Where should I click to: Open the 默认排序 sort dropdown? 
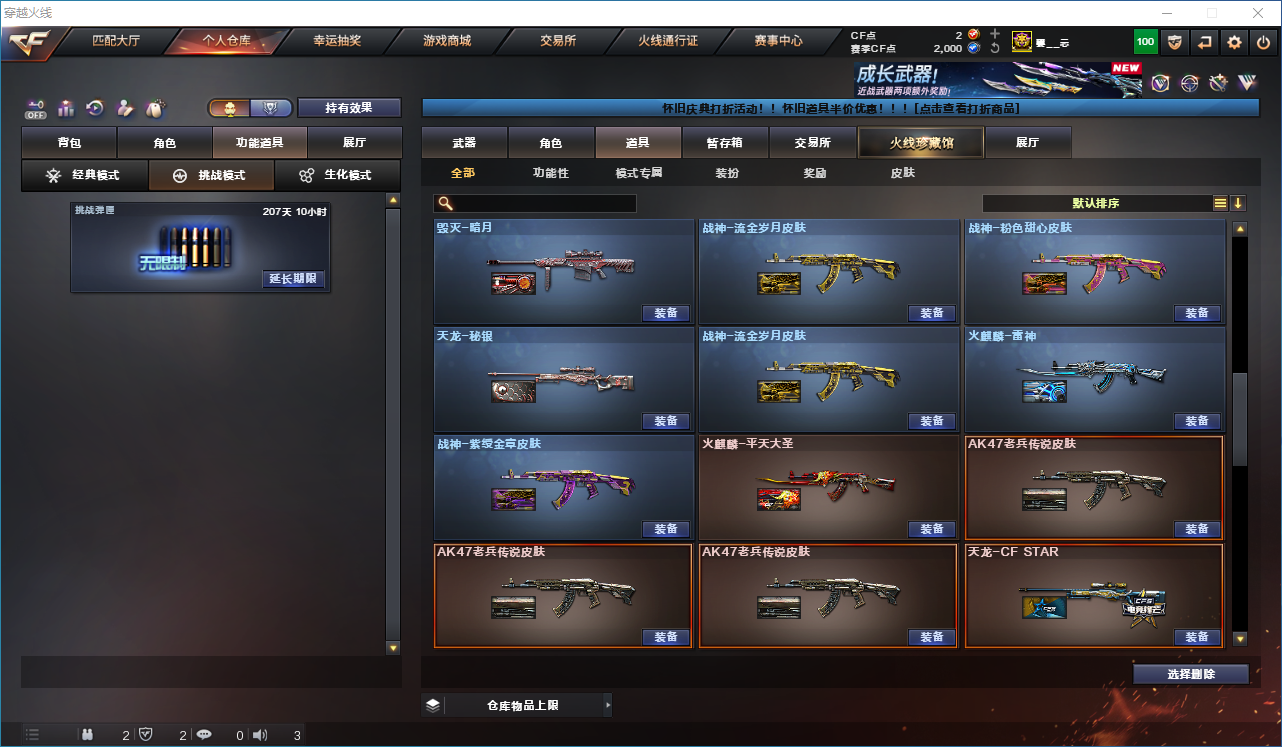pos(1096,203)
